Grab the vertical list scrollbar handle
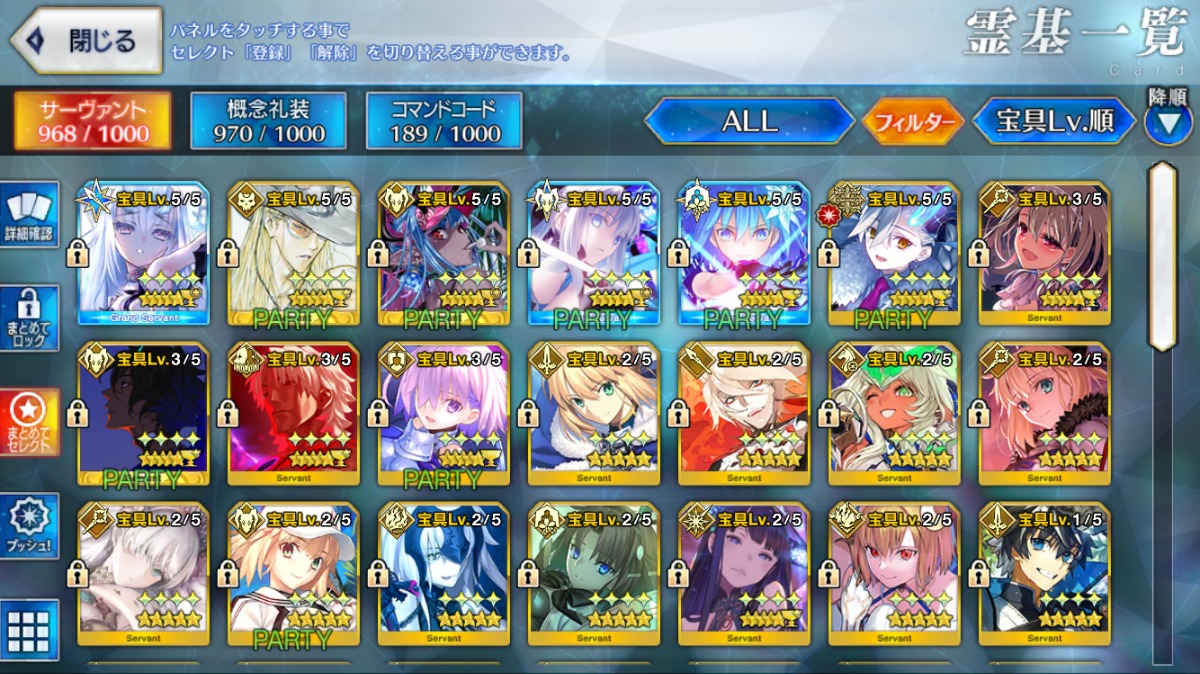 pos(1161,255)
